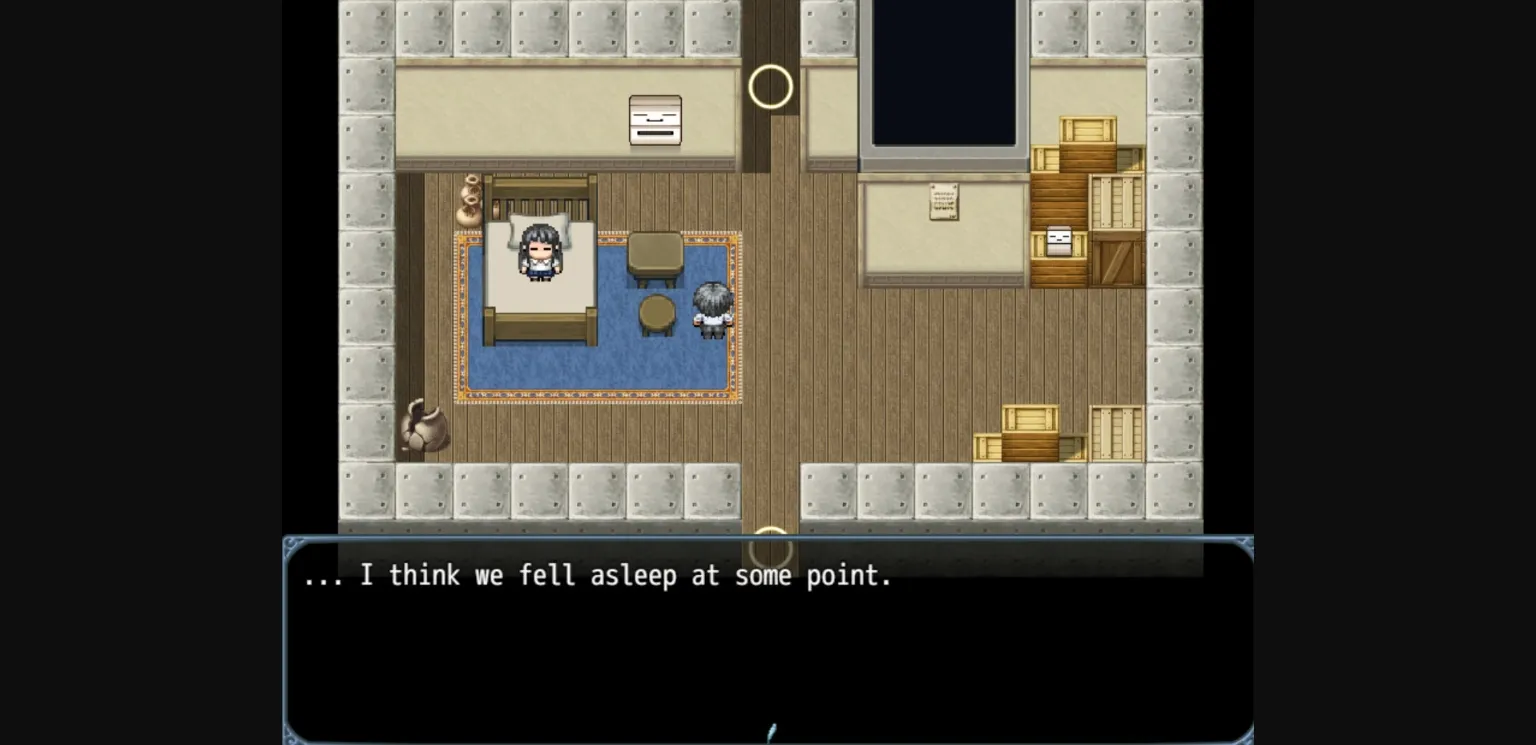
Task: Click the sentence about falling asleep
Action: (595, 575)
